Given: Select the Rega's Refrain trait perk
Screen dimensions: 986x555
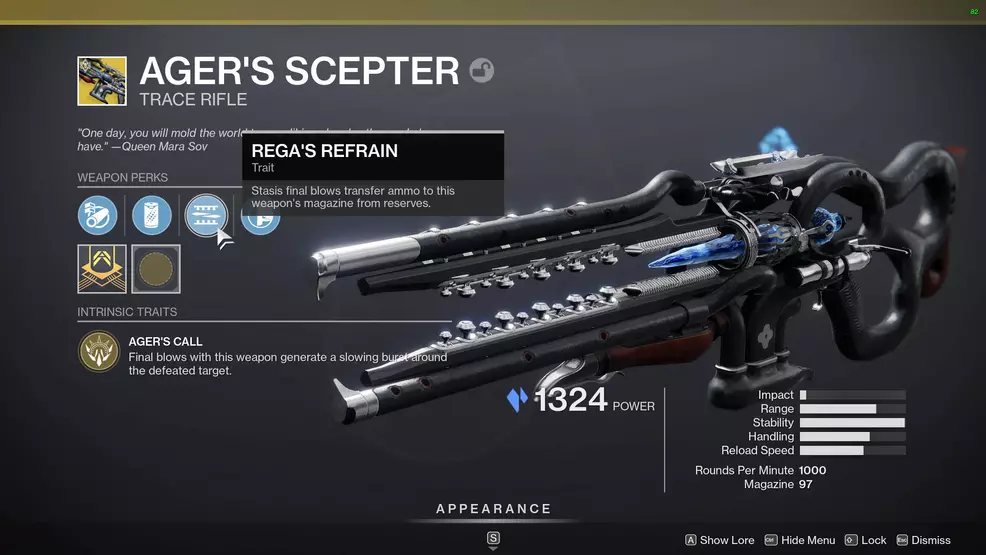Looking at the screenshot, I should point(206,215).
